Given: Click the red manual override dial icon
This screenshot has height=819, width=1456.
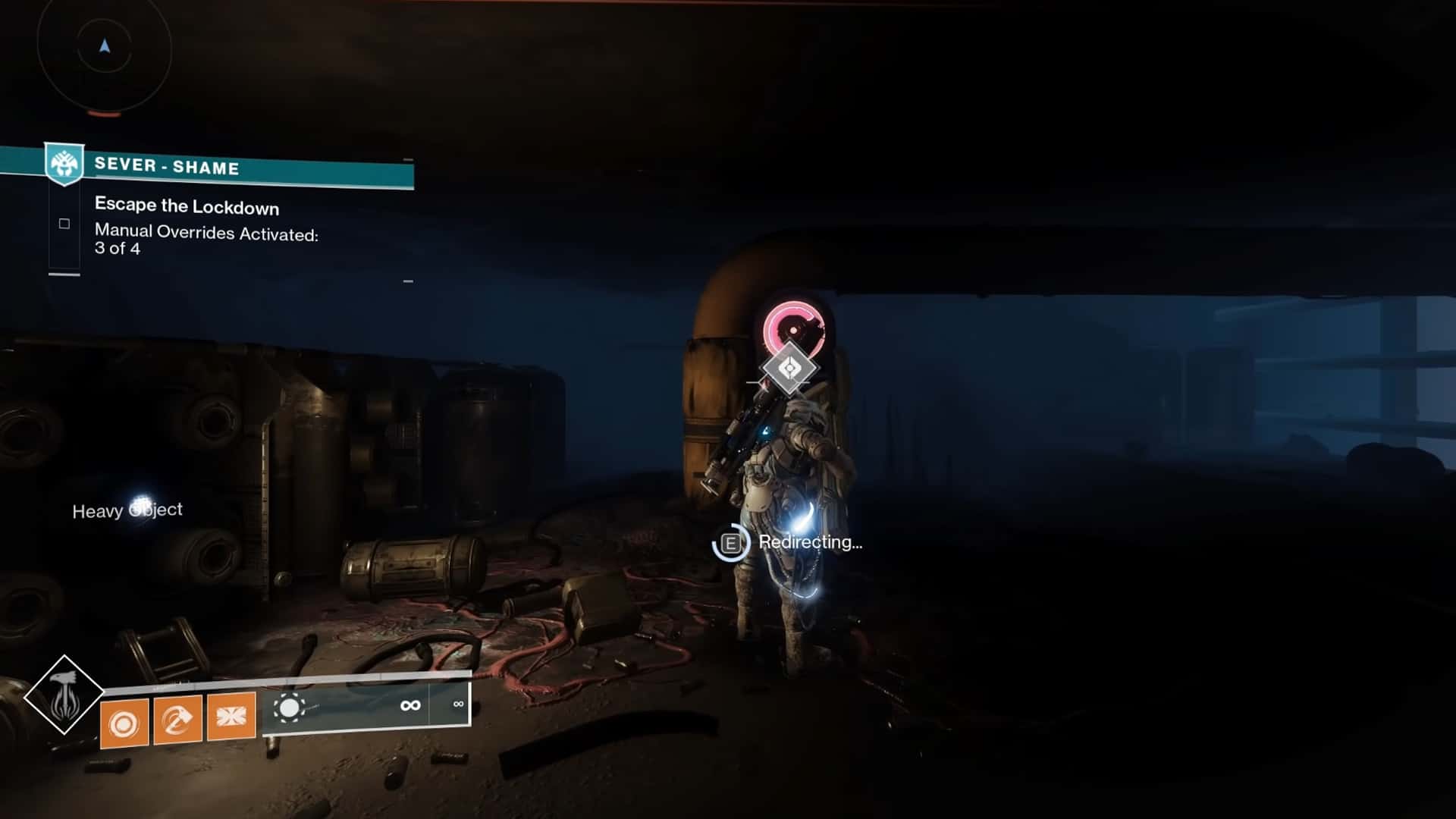Looking at the screenshot, I should click(x=793, y=331).
